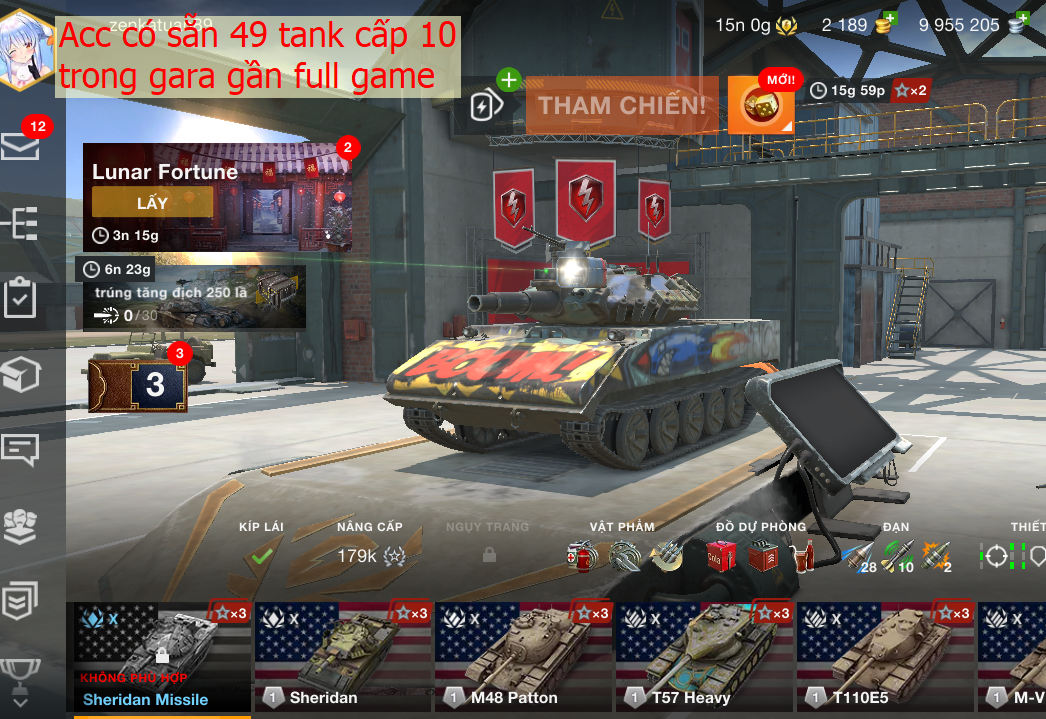Screen dimensions: 1046x719
Task: Open the missions clipboard icon
Action: coord(21,299)
